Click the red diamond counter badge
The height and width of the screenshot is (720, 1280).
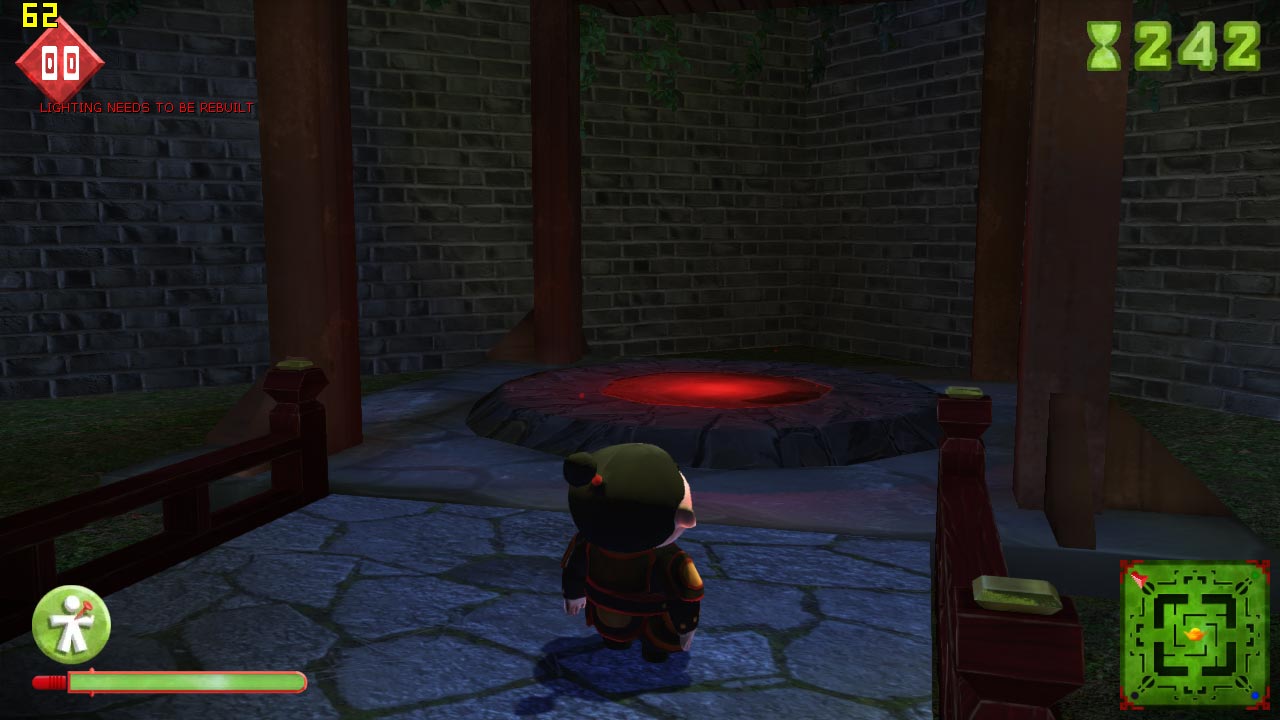tap(60, 63)
